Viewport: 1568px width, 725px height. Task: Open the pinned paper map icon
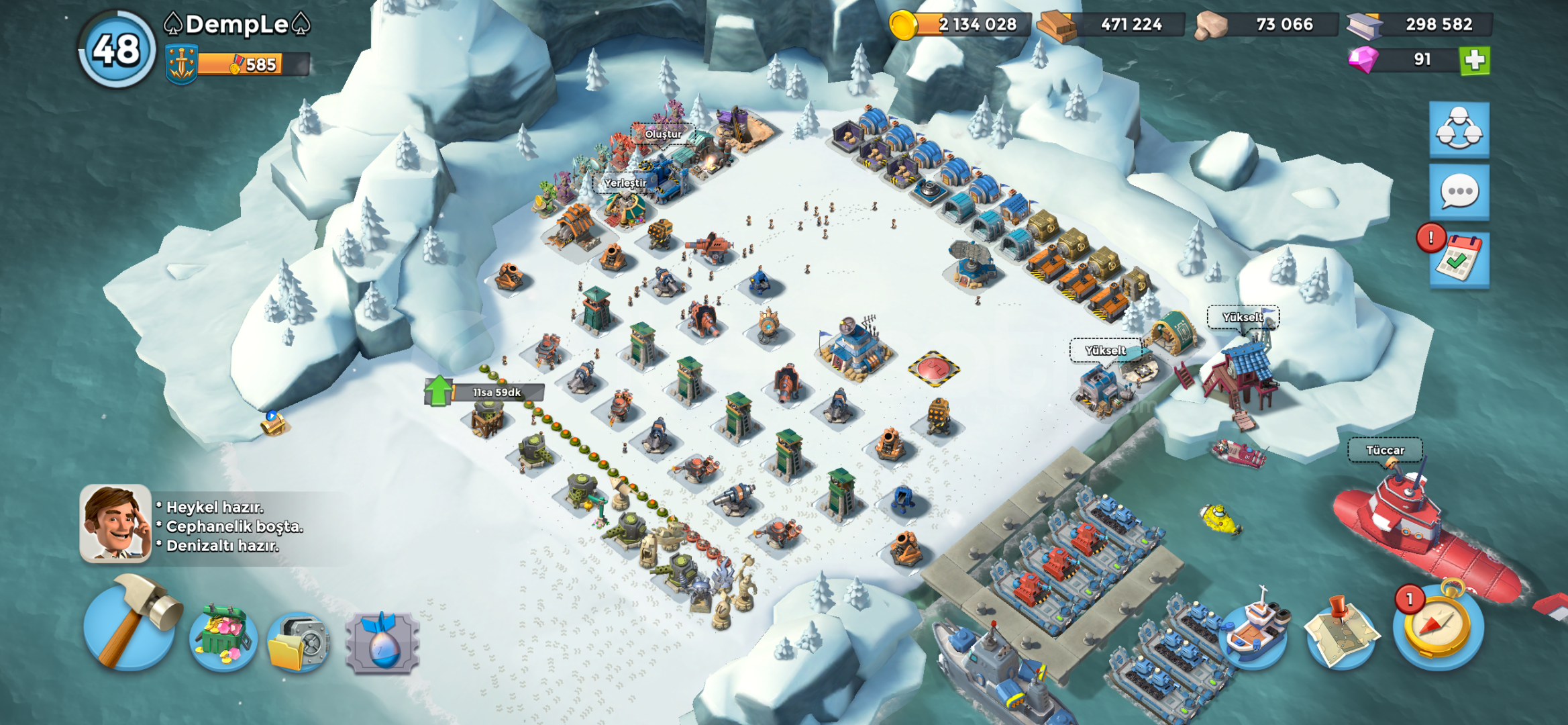pyautogui.click(x=1339, y=632)
